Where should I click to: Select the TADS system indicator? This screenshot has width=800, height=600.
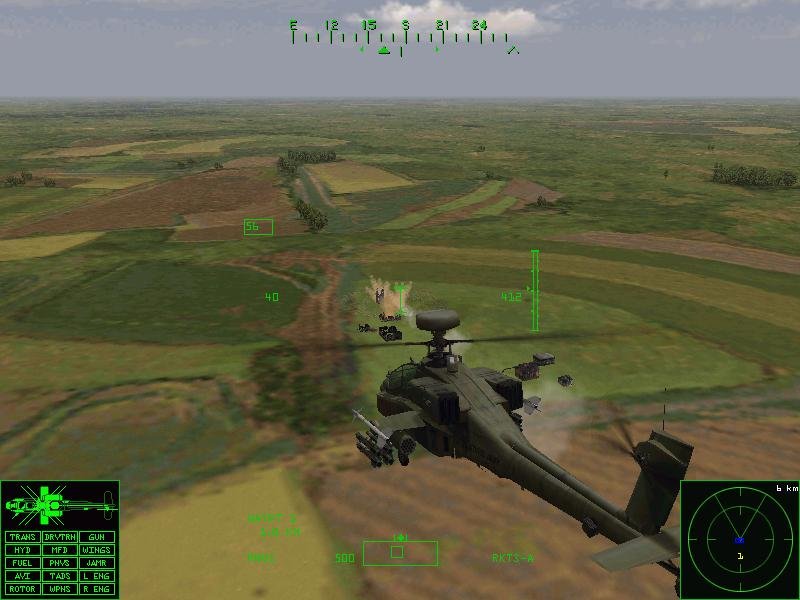click(59, 576)
